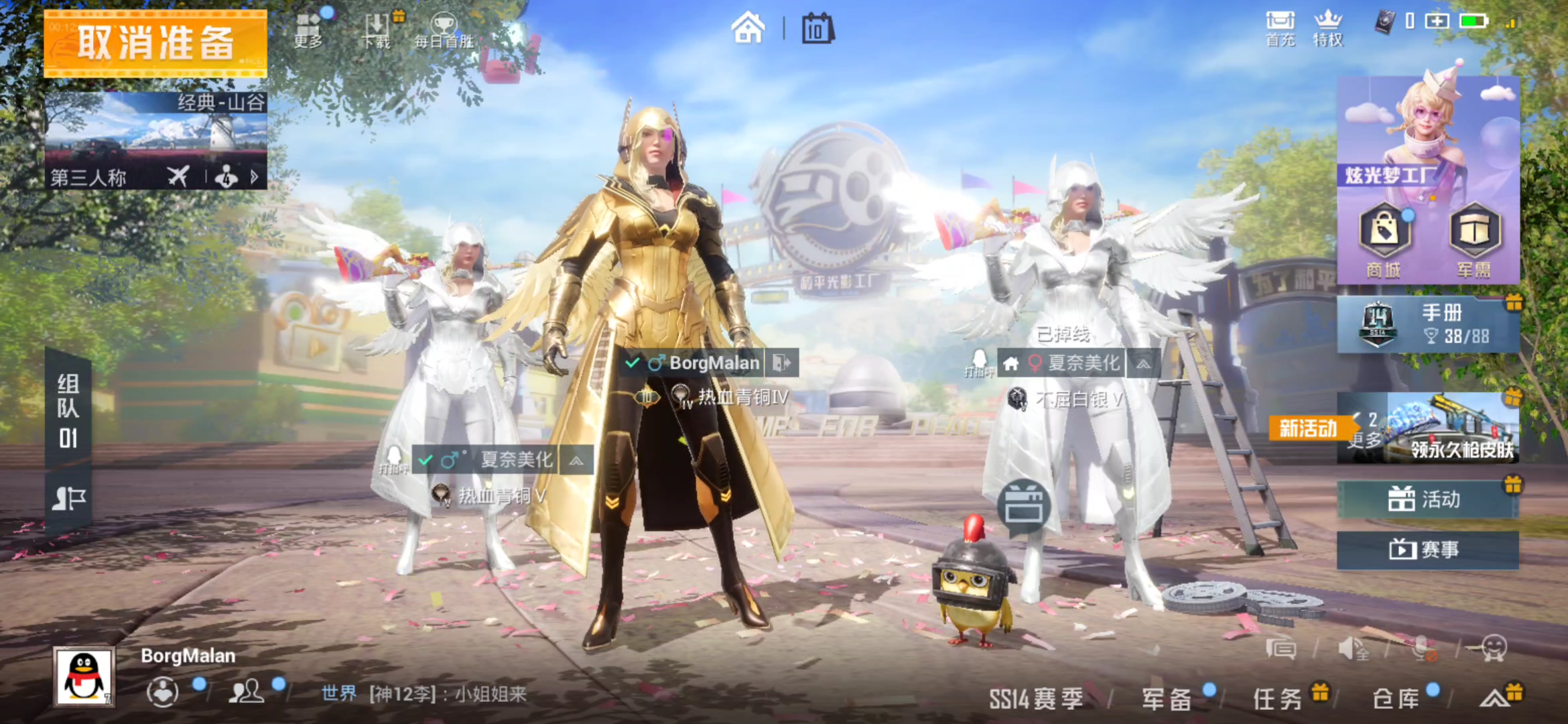Screen dimensions: 1568x724
Task: Open the 经典-山谷 map mode selector
Action: tap(155, 141)
